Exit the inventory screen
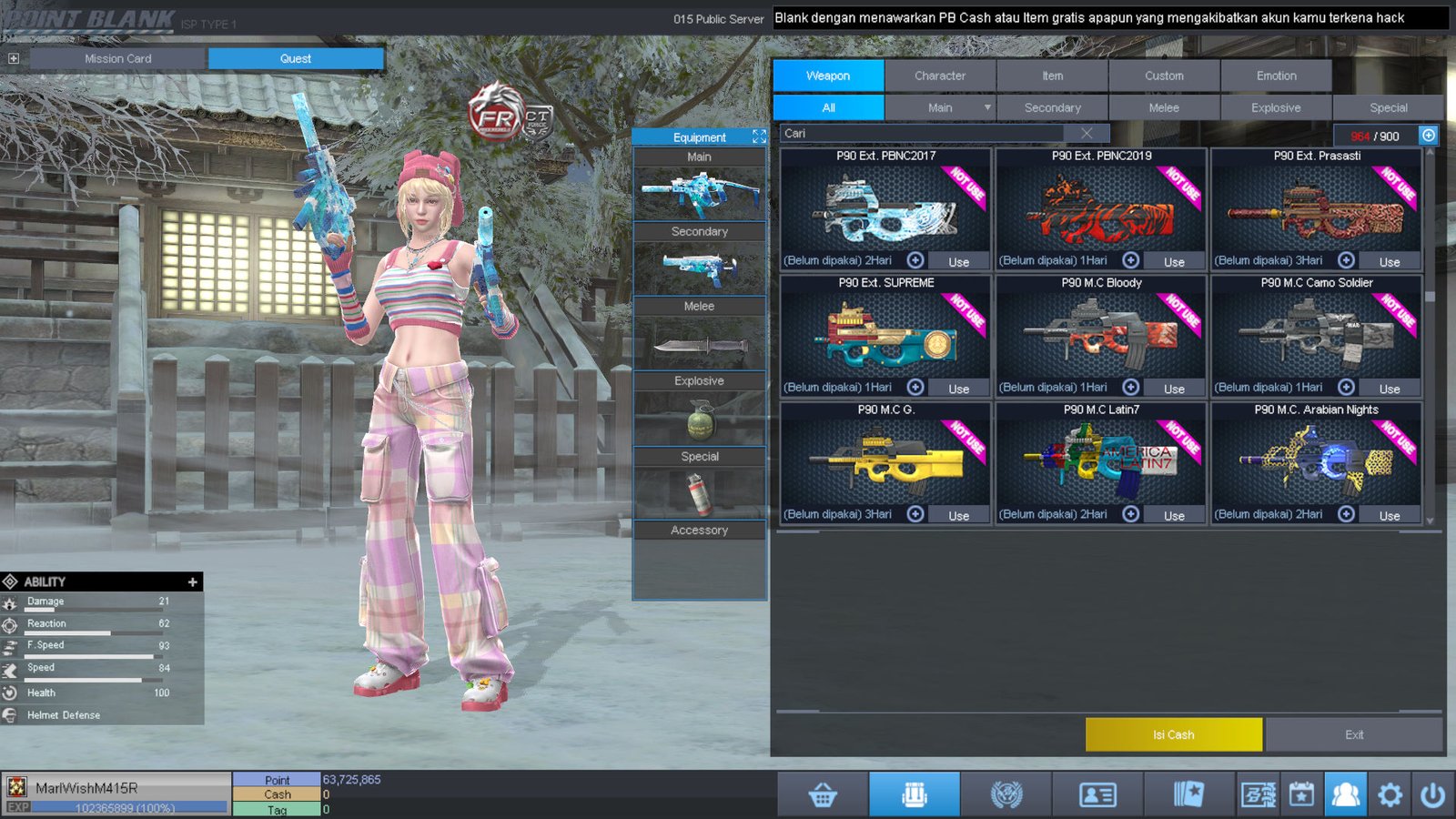Screen dimensions: 1456x819 [1353, 734]
